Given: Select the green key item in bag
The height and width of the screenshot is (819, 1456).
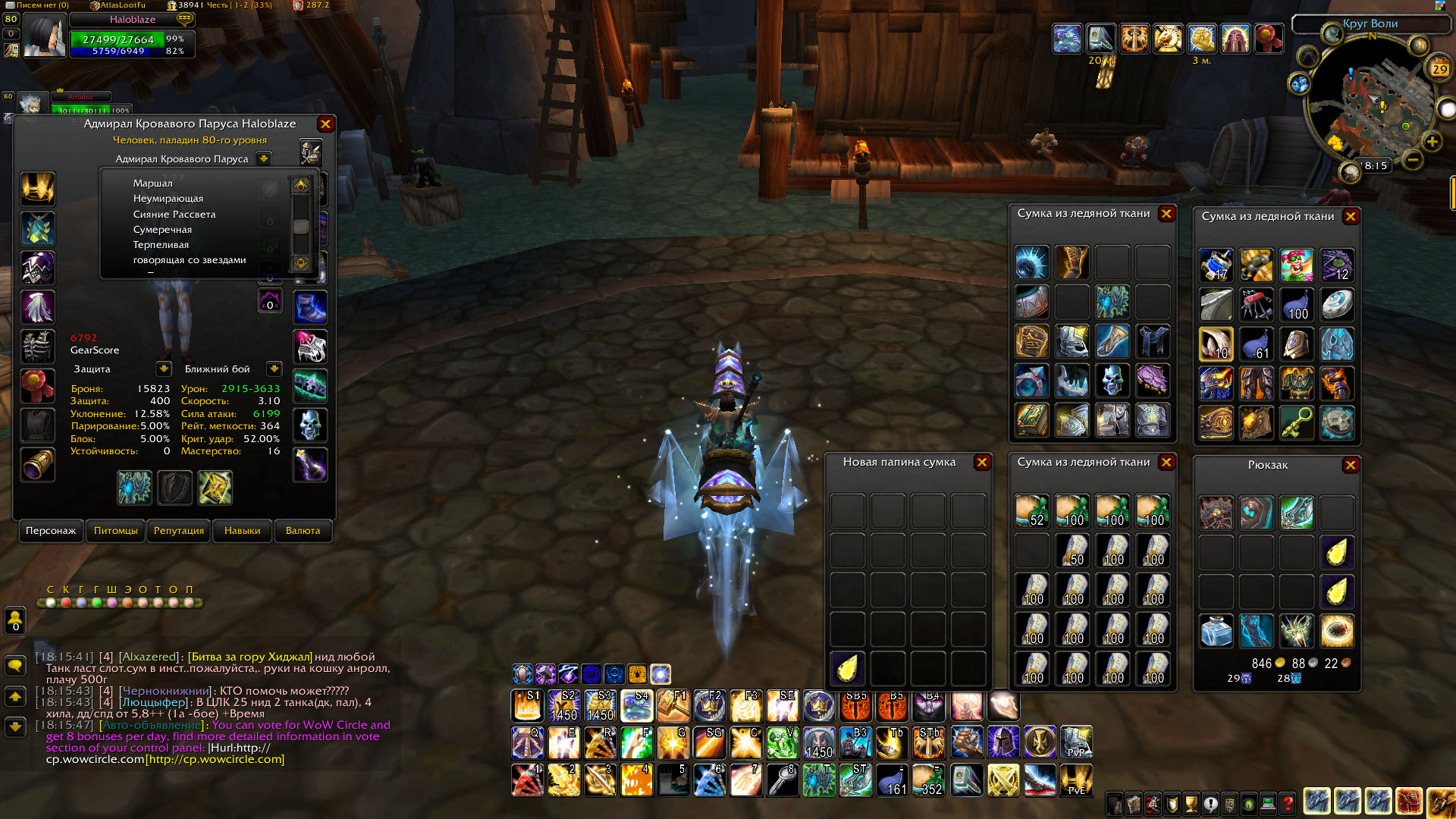Looking at the screenshot, I should [1297, 422].
